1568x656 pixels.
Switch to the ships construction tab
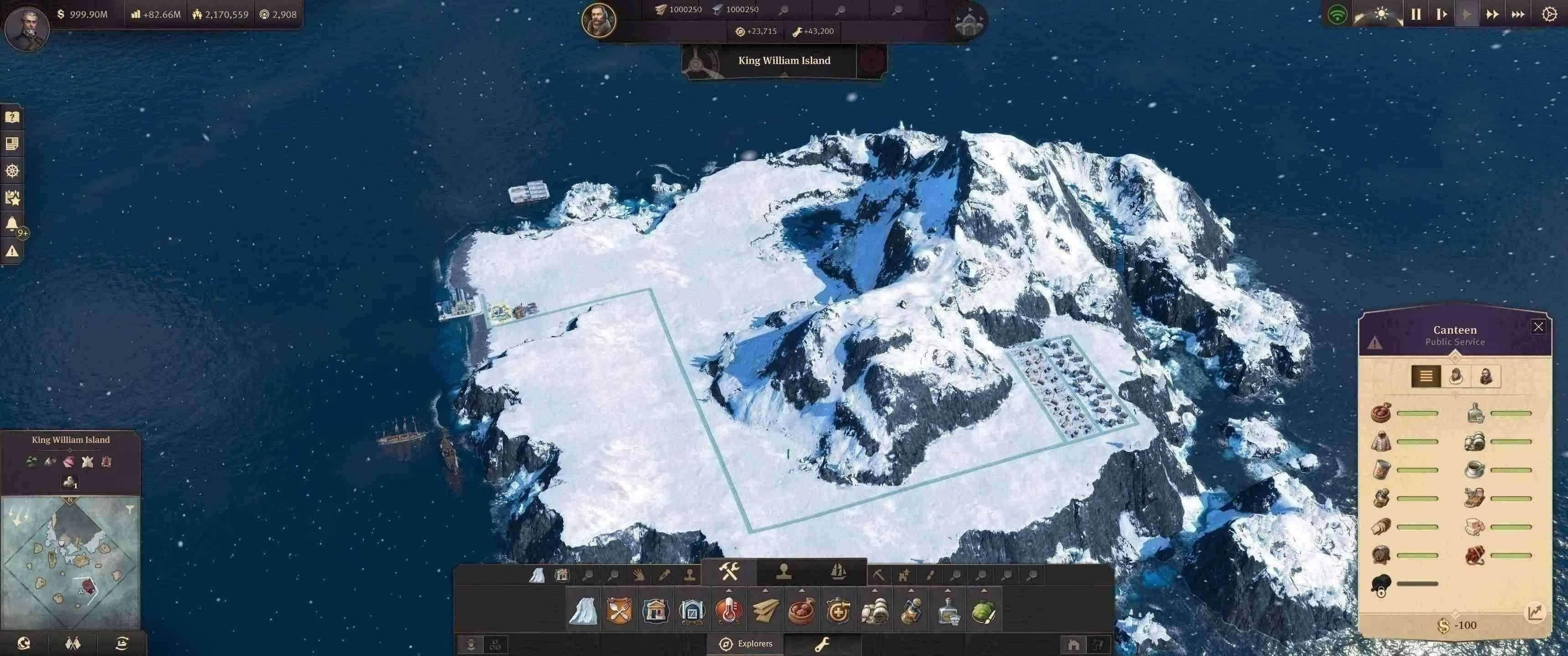coord(838,571)
